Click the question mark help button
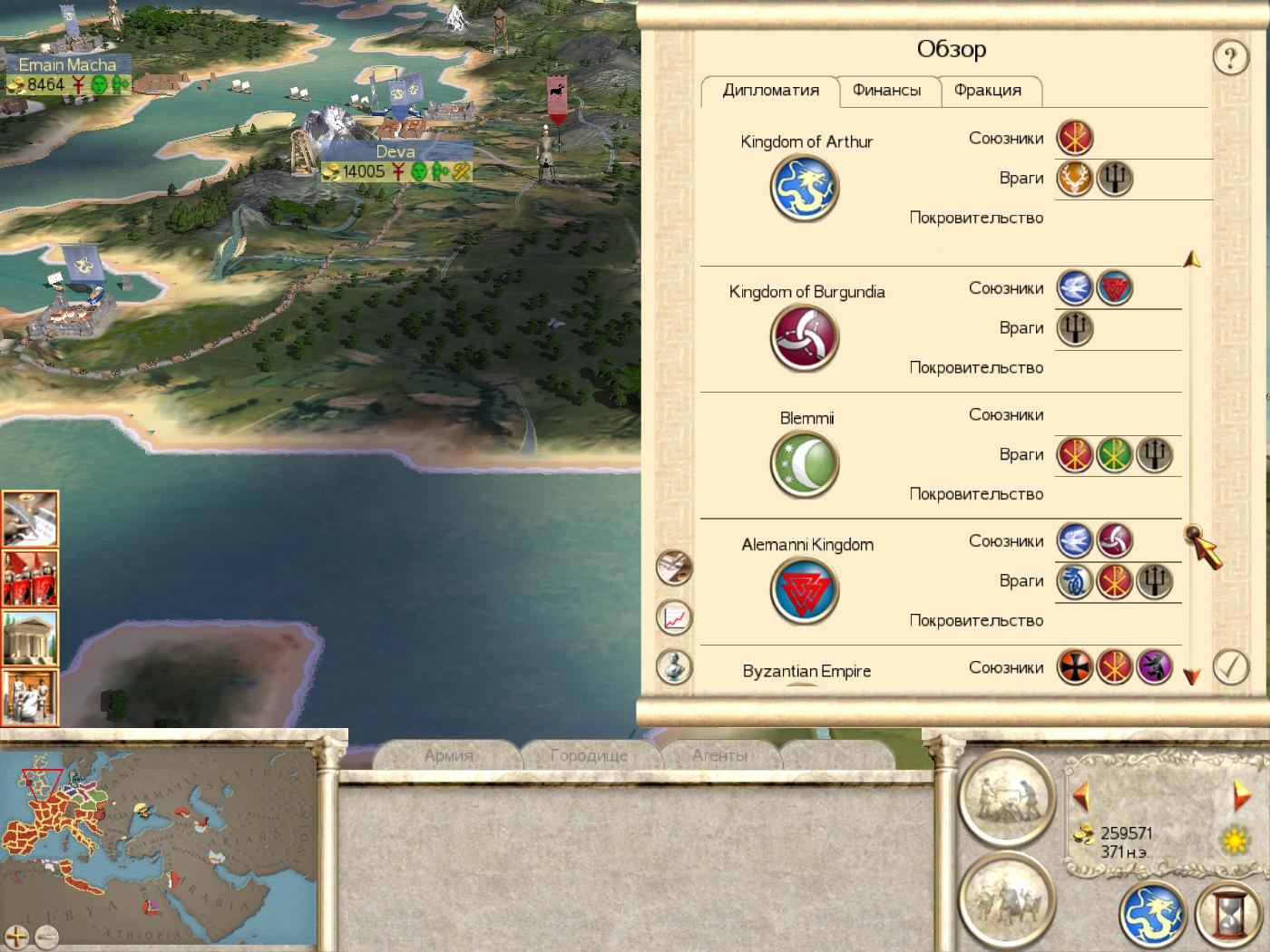The image size is (1270, 952). (1230, 58)
